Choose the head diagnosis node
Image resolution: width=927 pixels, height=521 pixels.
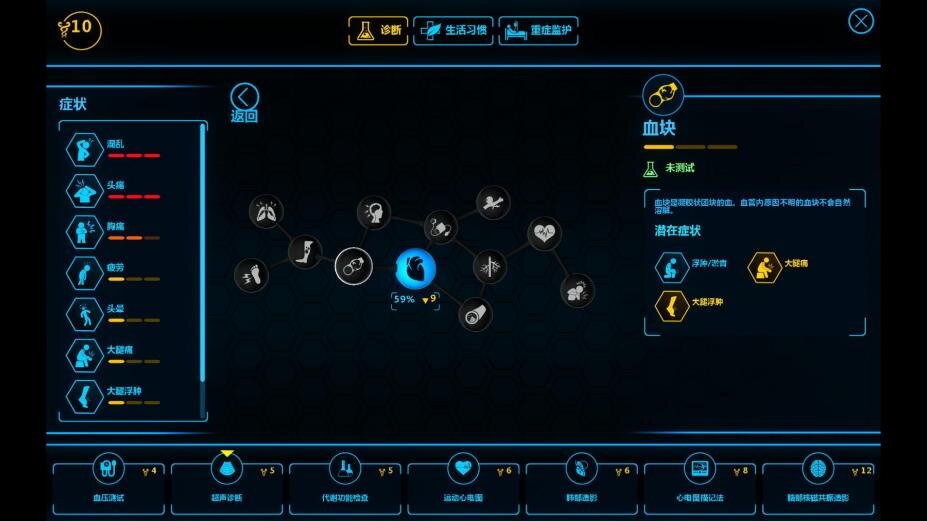(374, 213)
